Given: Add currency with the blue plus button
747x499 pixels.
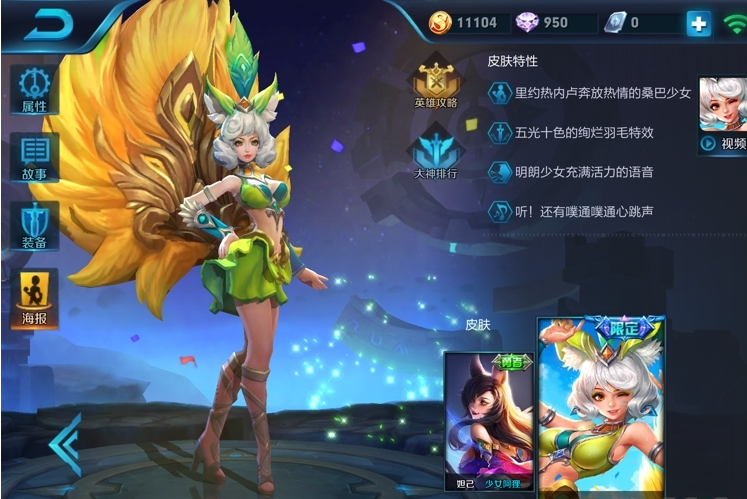Looking at the screenshot, I should pos(698,23).
